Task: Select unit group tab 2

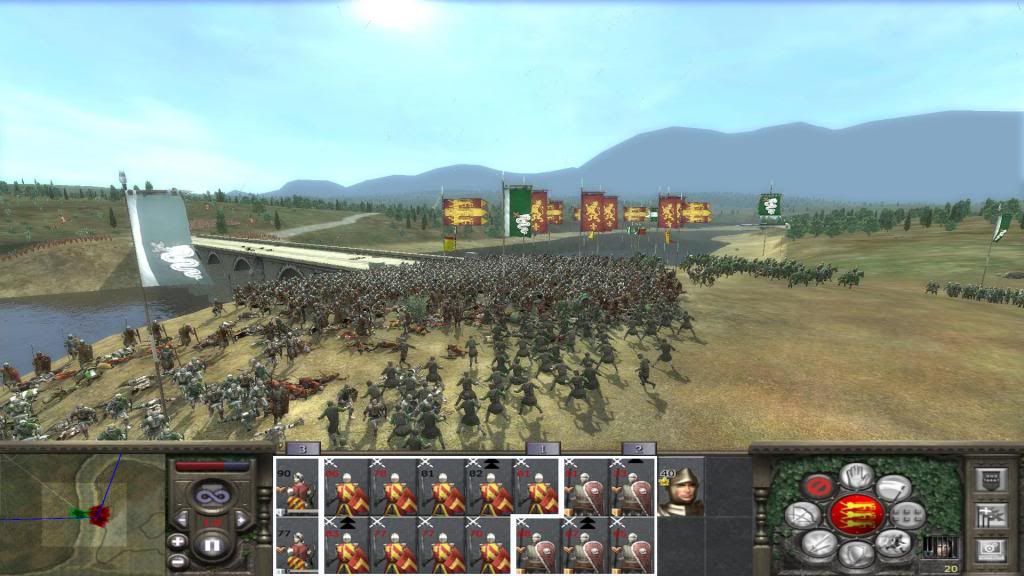Action: pyautogui.click(x=638, y=449)
